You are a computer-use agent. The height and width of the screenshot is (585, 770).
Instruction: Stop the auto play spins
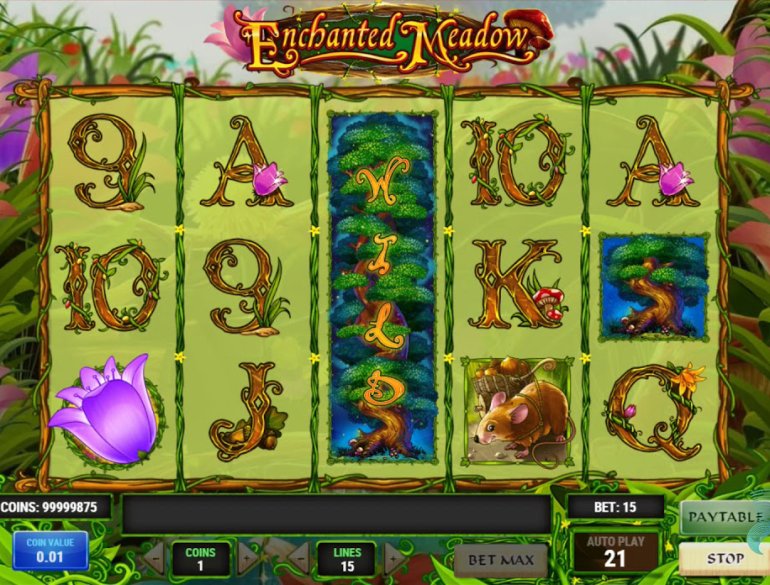tap(724, 558)
